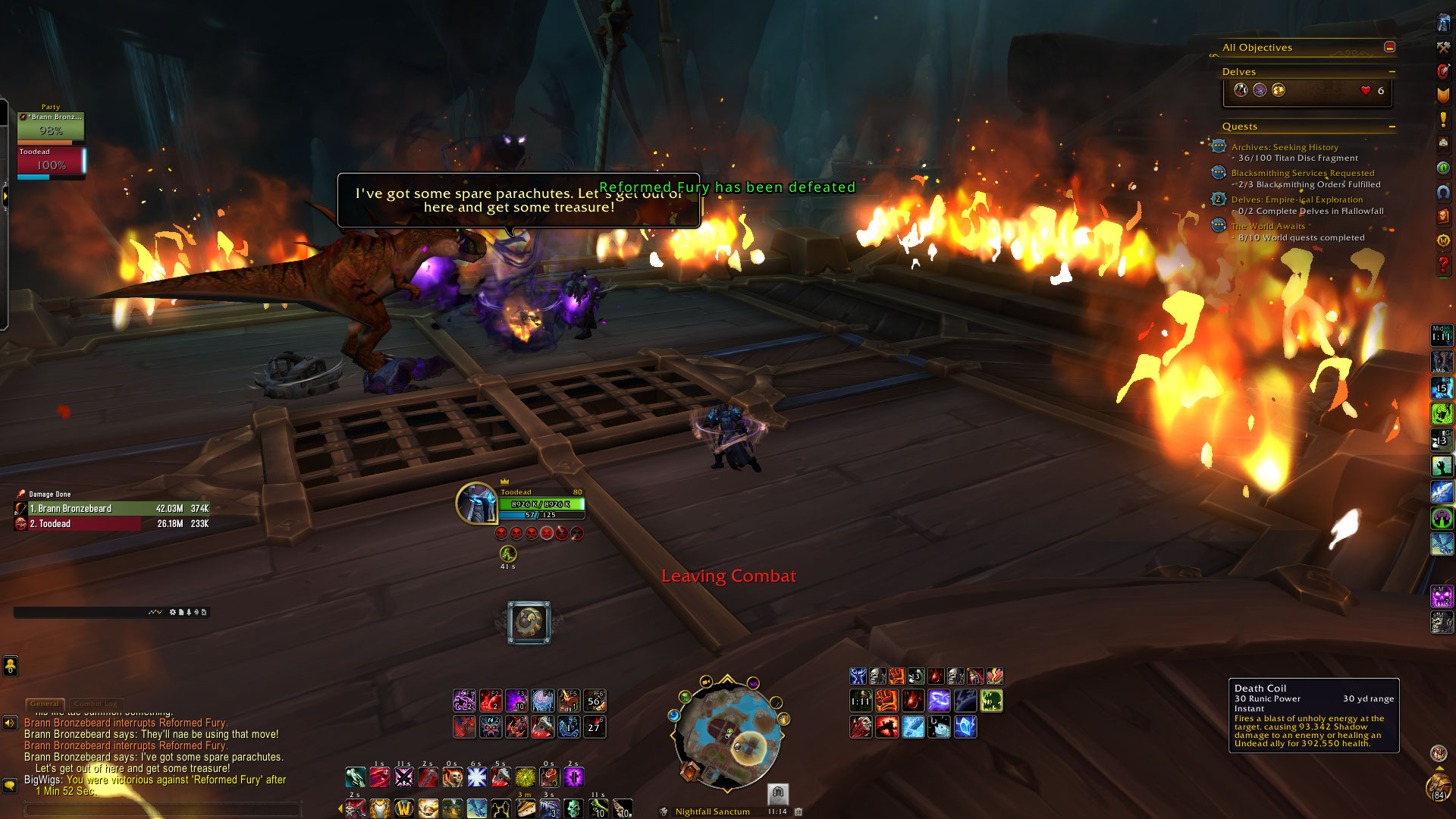Open the minimap in Nightfall Sanctum
This screenshot has width=1456, height=819.
(x=727, y=734)
